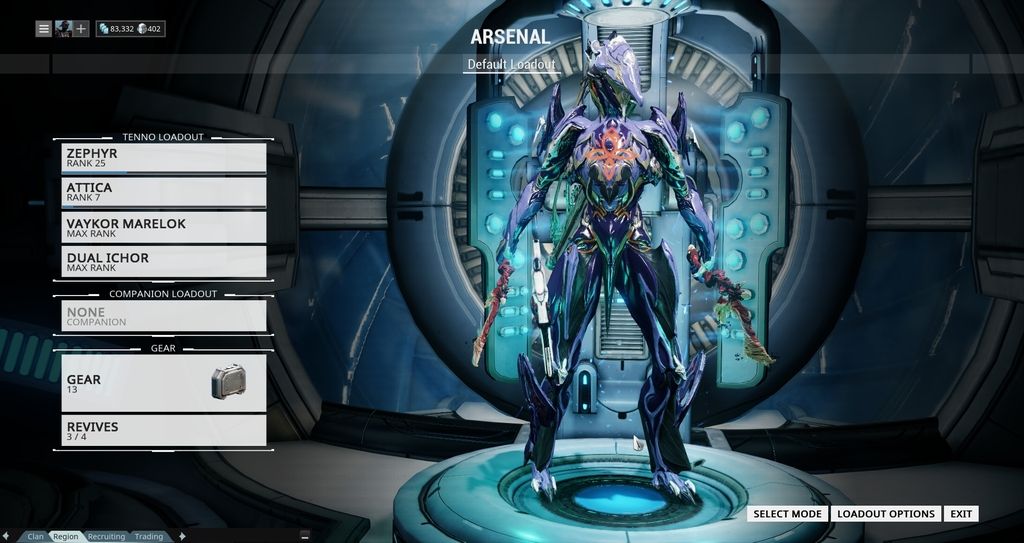Click the Select Mode button
This screenshot has width=1024, height=543.
click(787, 514)
